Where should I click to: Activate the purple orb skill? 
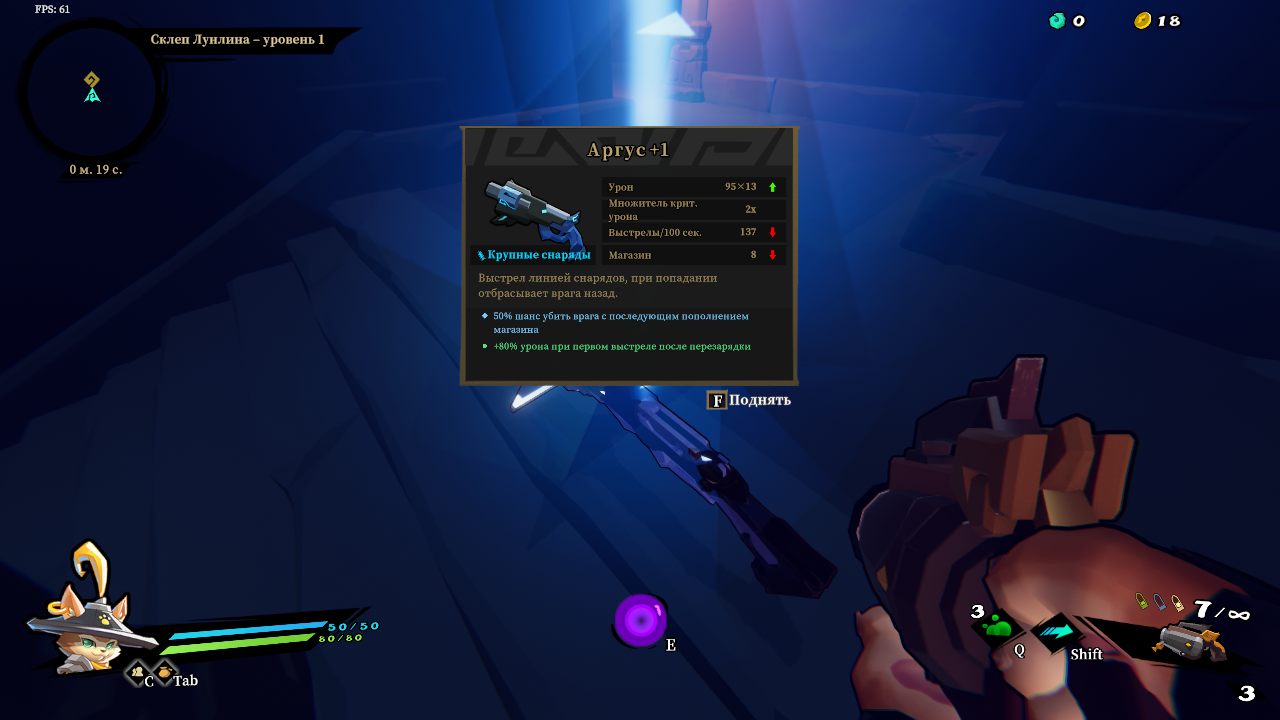(x=640, y=620)
